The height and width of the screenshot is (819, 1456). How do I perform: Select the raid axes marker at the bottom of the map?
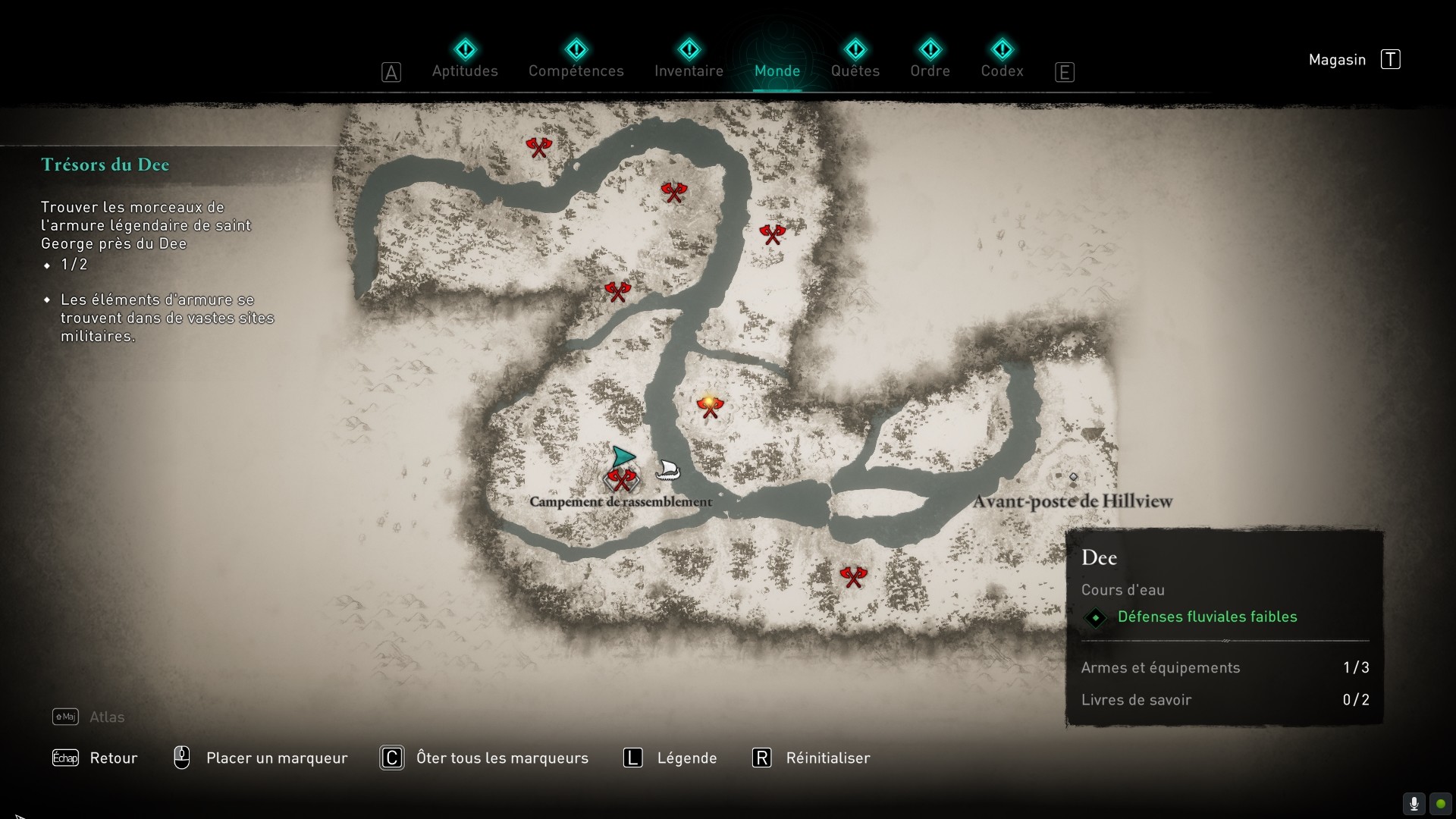pyautogui.click(x=854, y=576)
